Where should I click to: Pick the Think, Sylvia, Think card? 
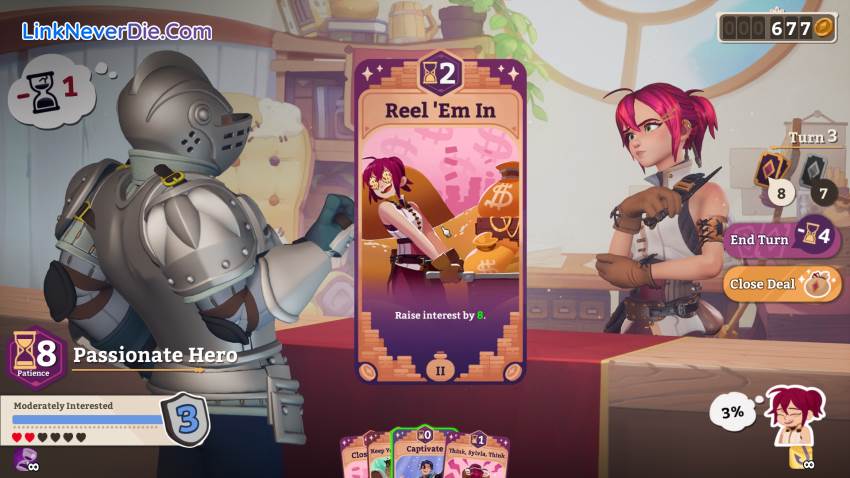(x=478, y=455)
